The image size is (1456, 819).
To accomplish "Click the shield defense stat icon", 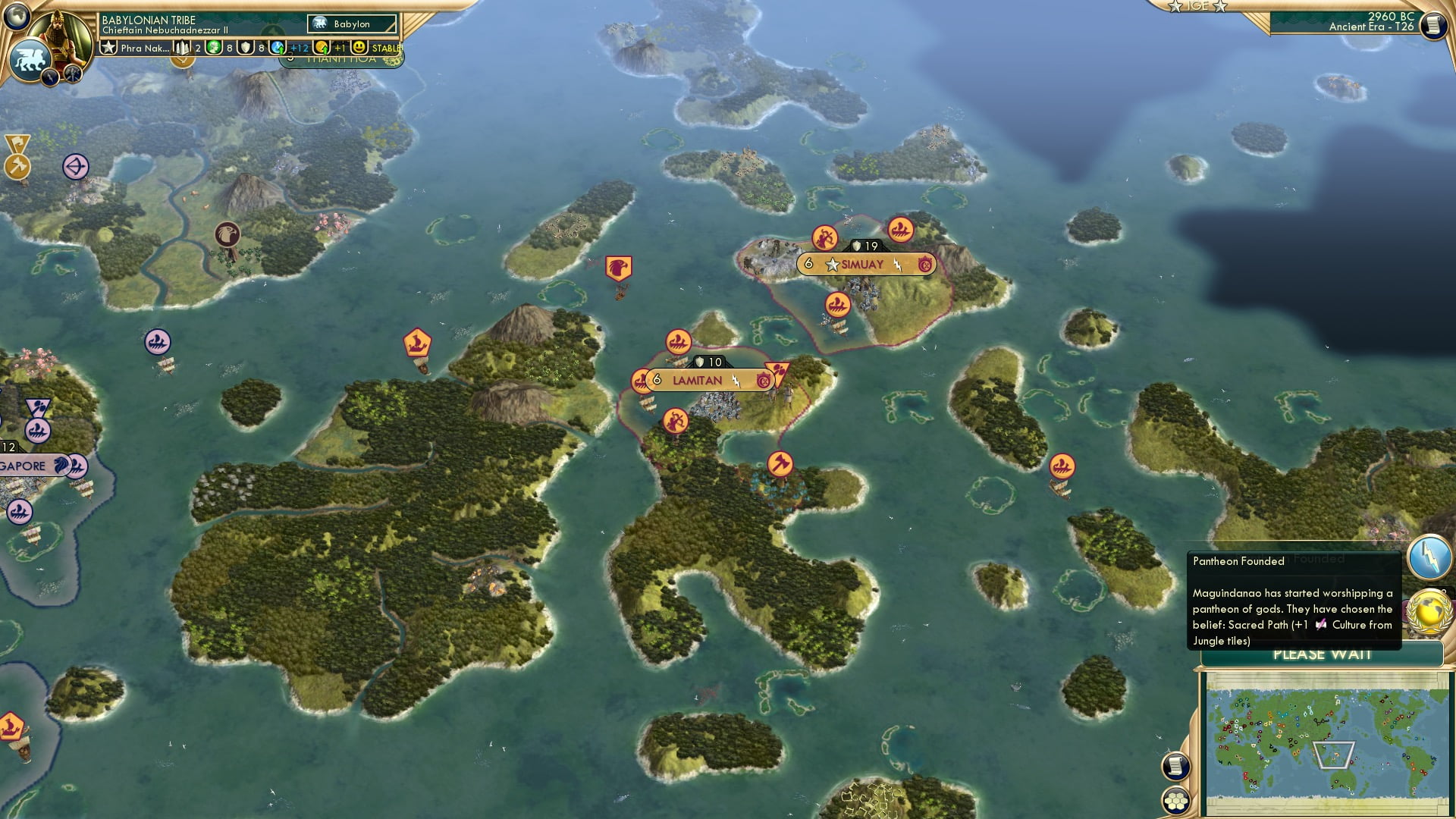I will [x=246, y=49].
